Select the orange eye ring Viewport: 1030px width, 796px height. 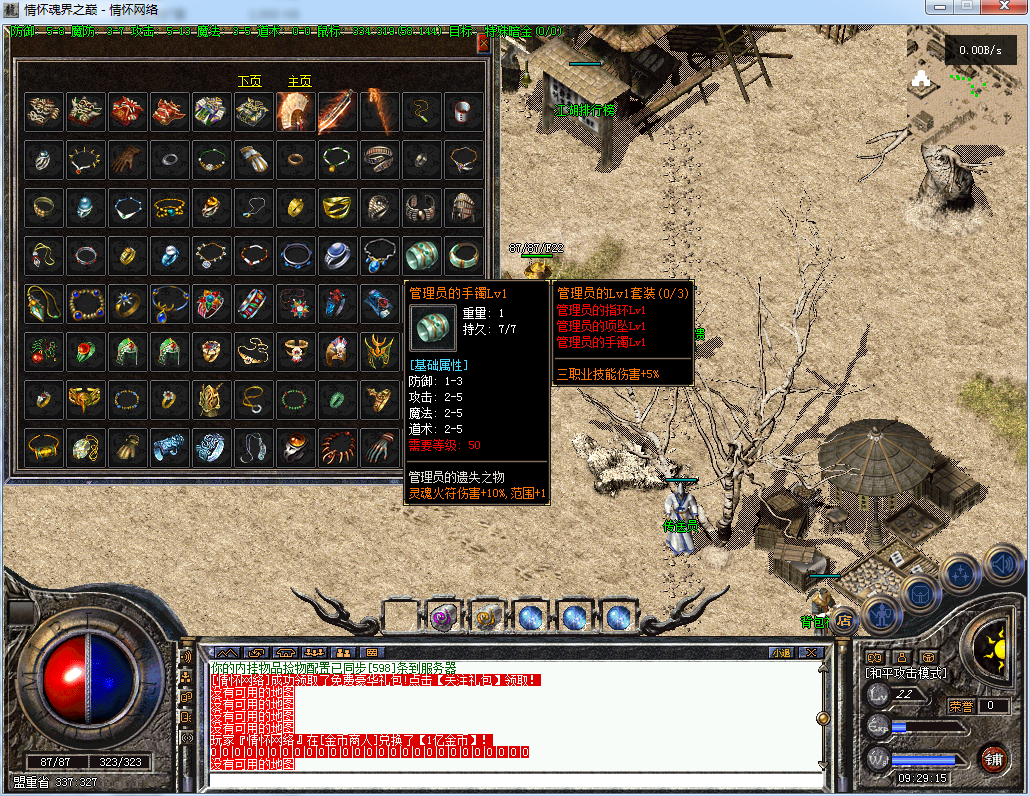(296, 448)
